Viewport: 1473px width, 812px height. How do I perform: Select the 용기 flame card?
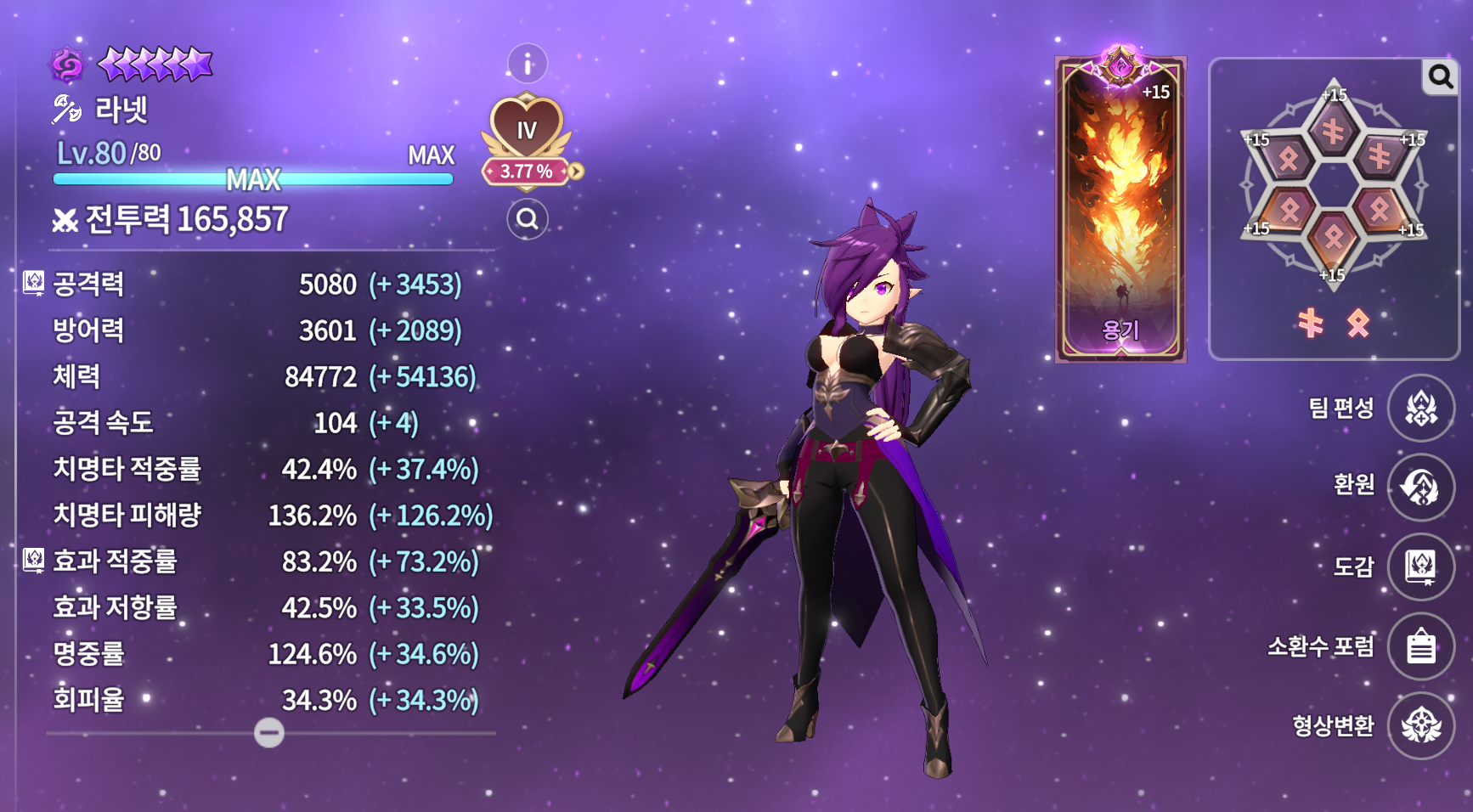[1120, 210]
